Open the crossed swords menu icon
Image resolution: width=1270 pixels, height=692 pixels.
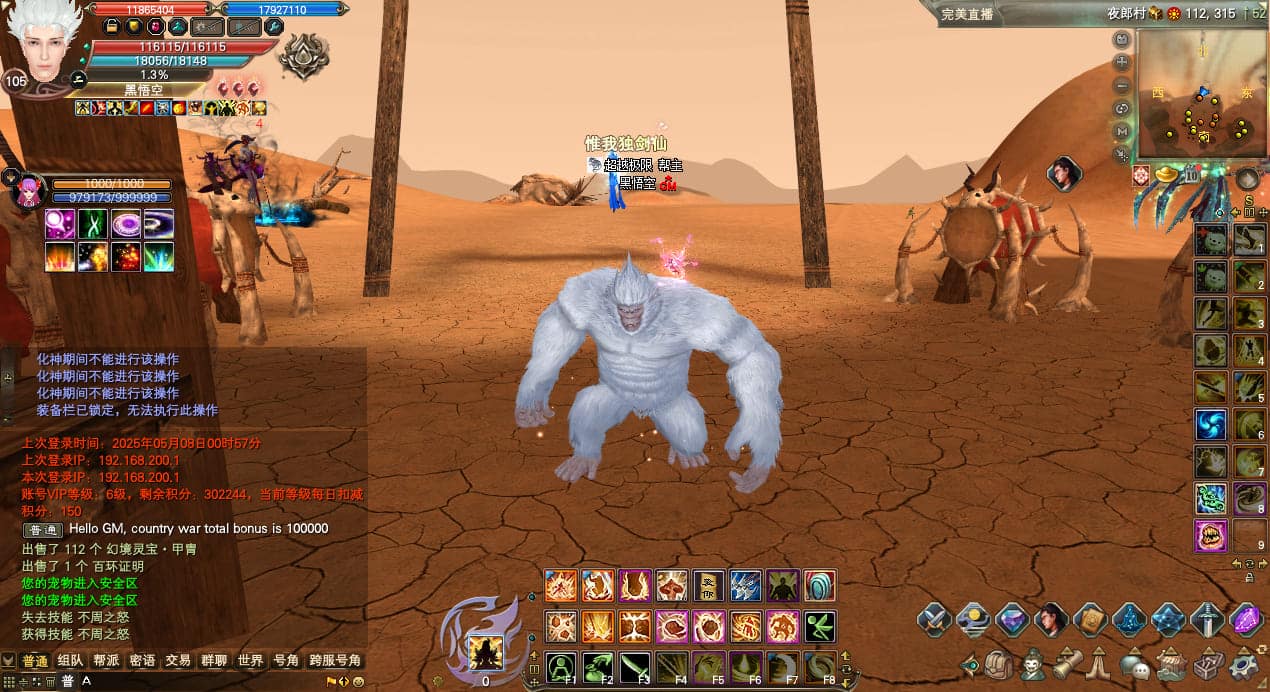934,620
